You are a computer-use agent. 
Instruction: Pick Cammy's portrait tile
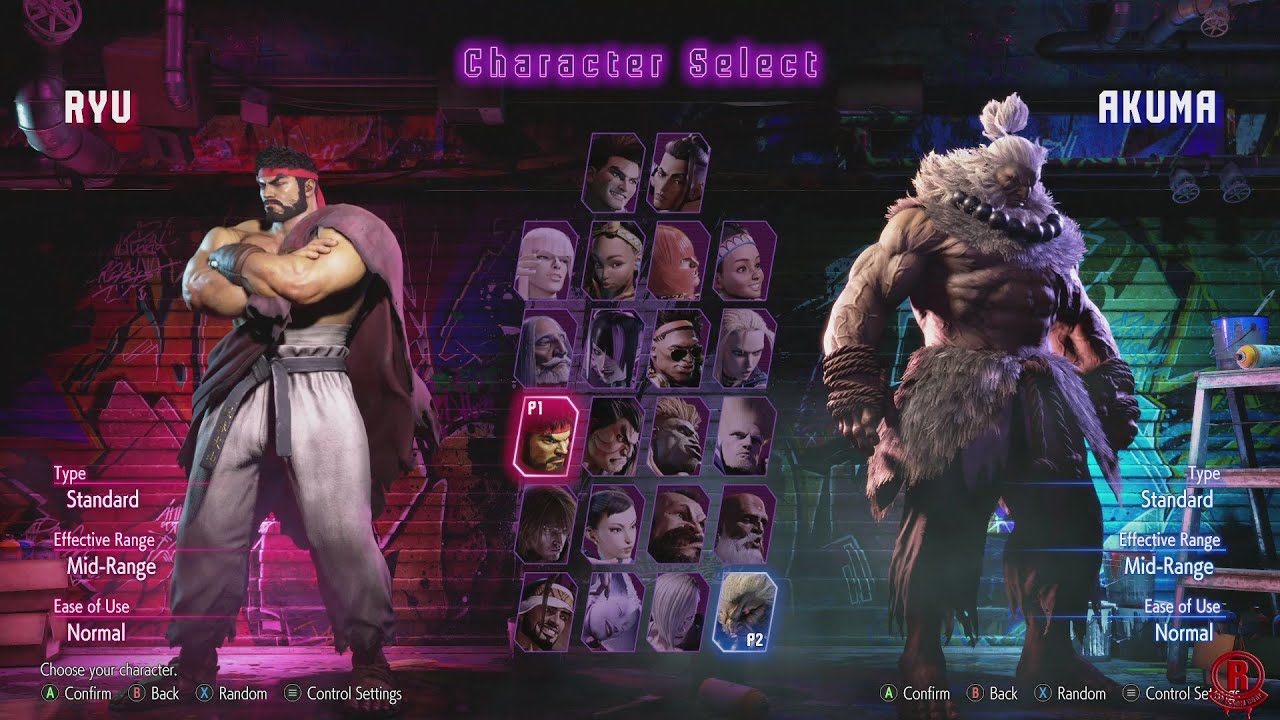[x=745, y=349]
